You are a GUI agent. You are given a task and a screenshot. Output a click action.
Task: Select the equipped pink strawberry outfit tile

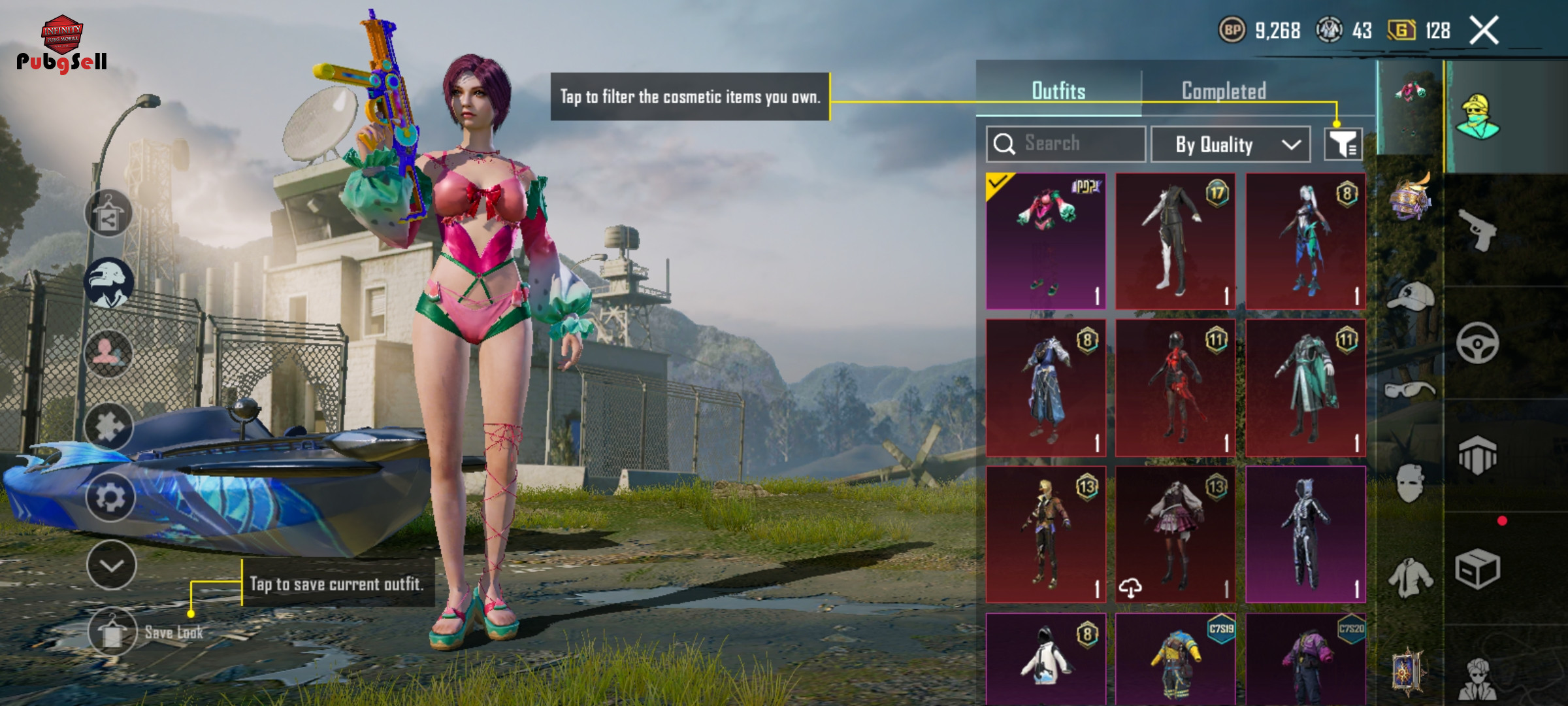tap(1045, 241)
